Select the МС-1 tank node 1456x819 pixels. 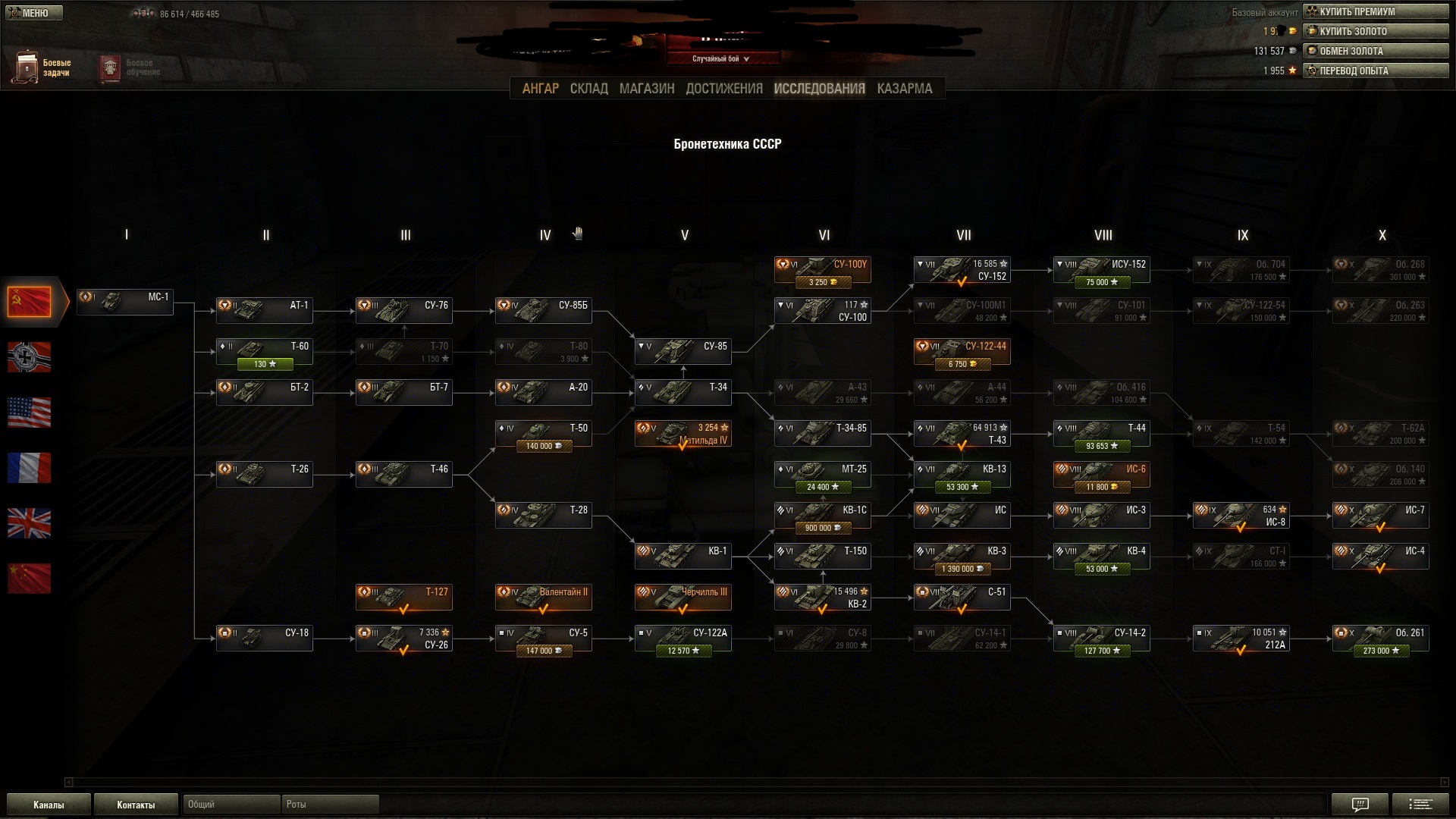pos(125,302)
